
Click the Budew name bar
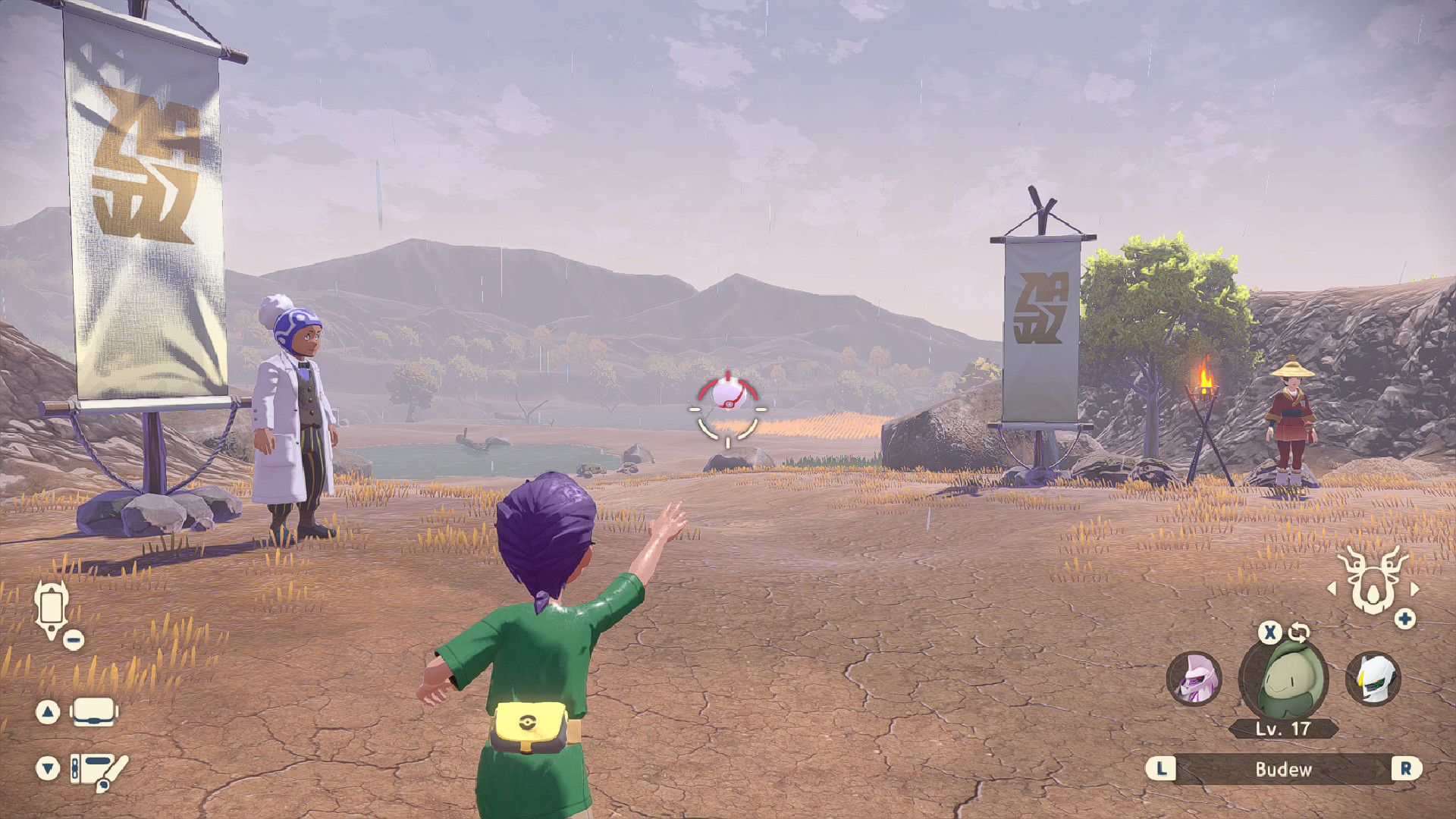[1283, 769]
